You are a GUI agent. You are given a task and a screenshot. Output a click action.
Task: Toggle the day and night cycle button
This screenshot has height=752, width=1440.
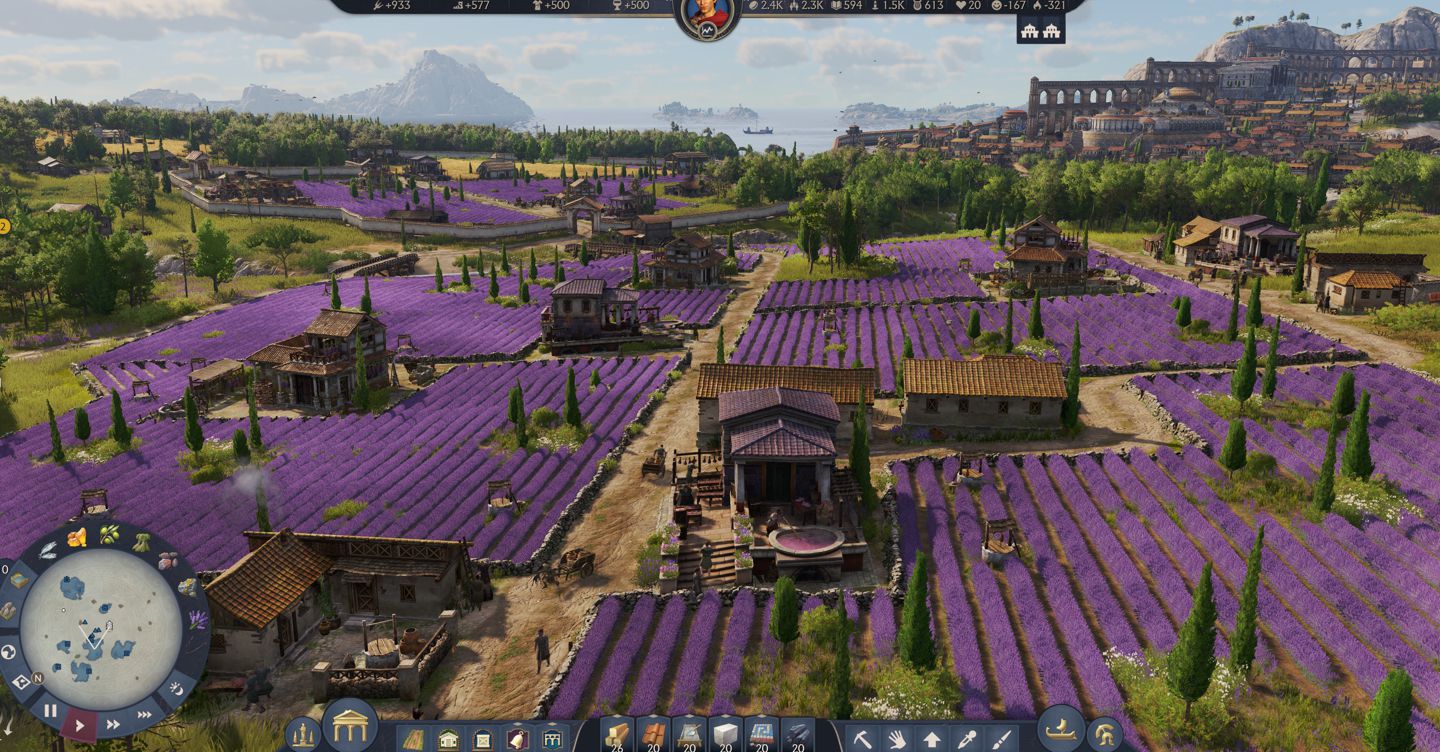[x=178, y=688]
